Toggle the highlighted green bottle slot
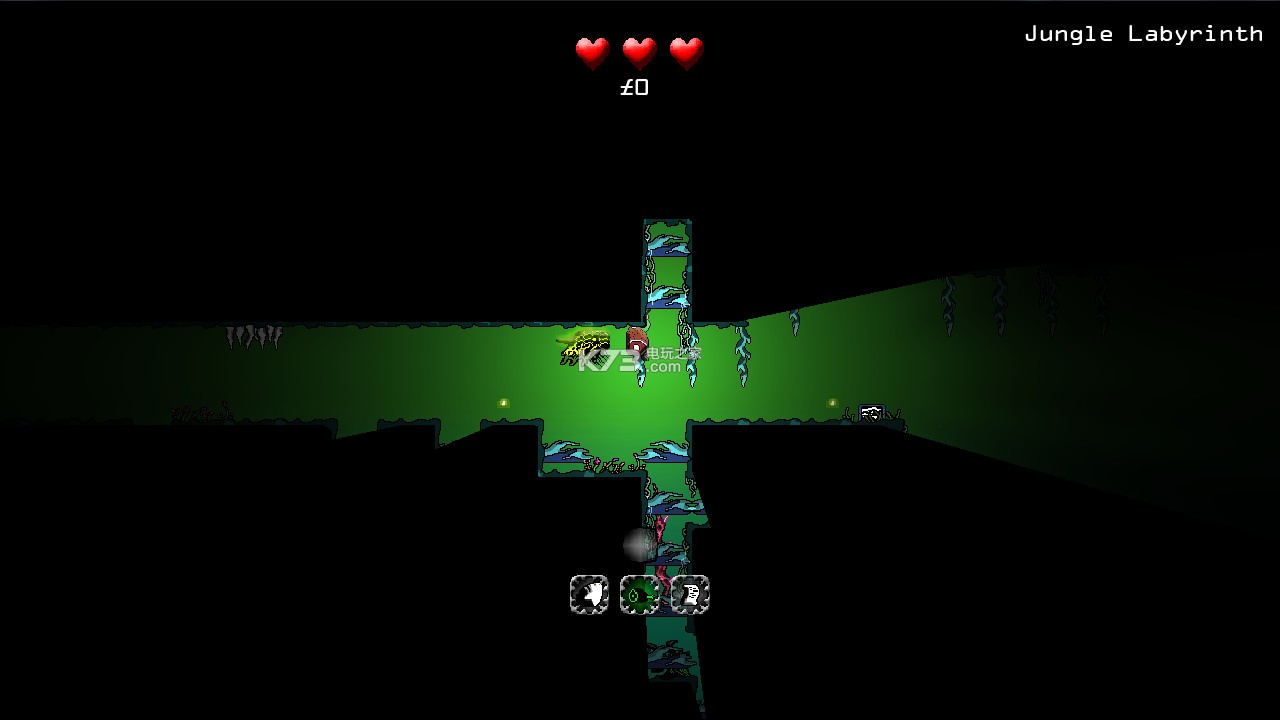Viewport: 1280px width, 720px height. (x=640, y=594)
